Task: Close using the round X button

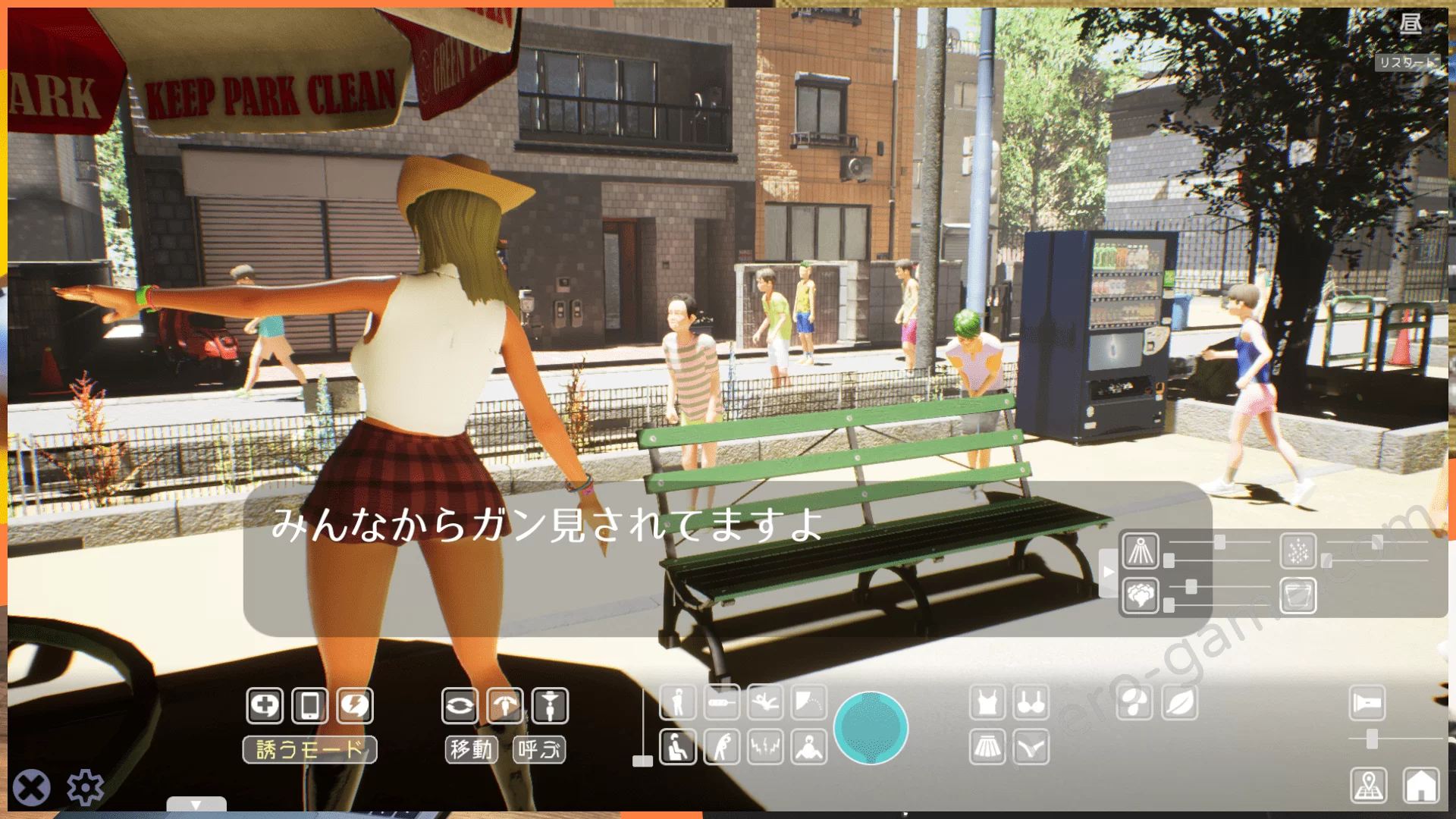Action: coord(32,787)
